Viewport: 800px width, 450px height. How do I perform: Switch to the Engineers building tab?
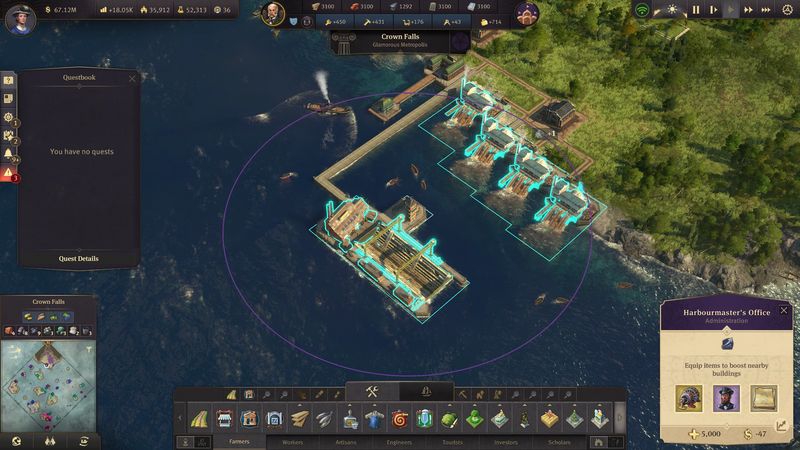click(398, 441)
